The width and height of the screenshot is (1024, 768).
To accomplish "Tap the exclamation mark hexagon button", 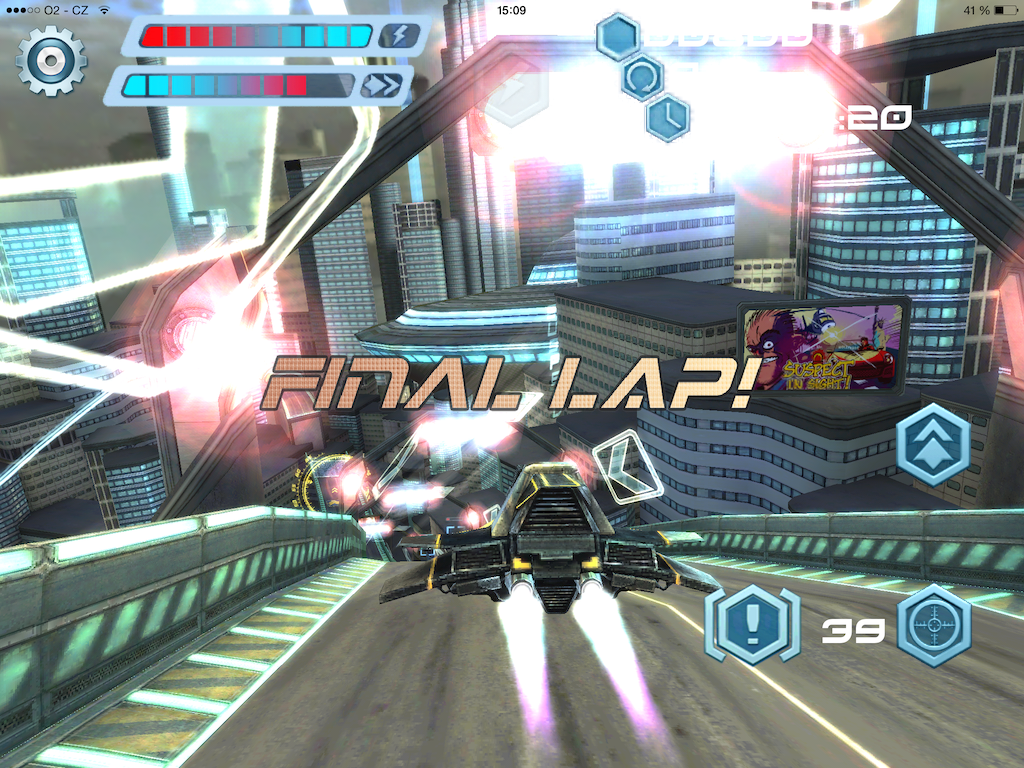I will 752,626.
